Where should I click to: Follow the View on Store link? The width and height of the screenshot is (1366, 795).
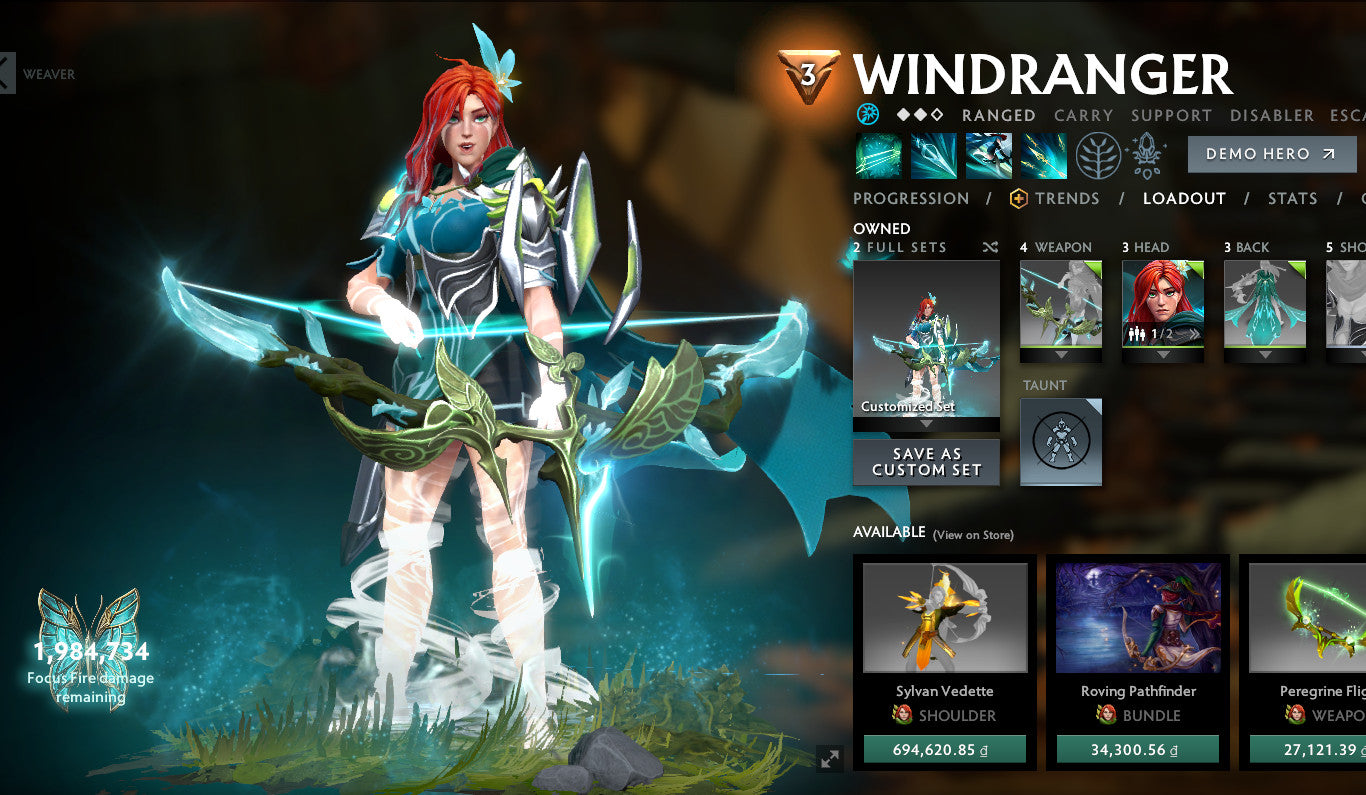pos(973,535)
